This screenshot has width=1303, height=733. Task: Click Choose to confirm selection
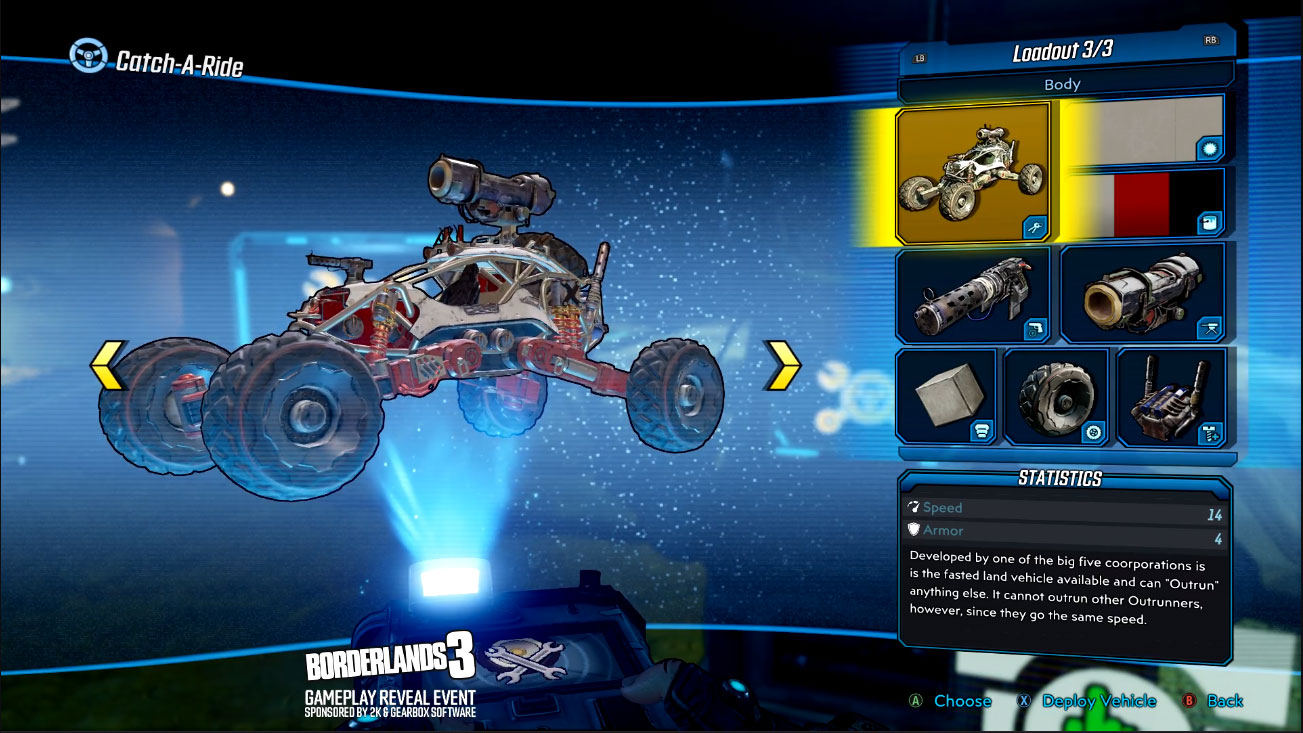[961, 701]
